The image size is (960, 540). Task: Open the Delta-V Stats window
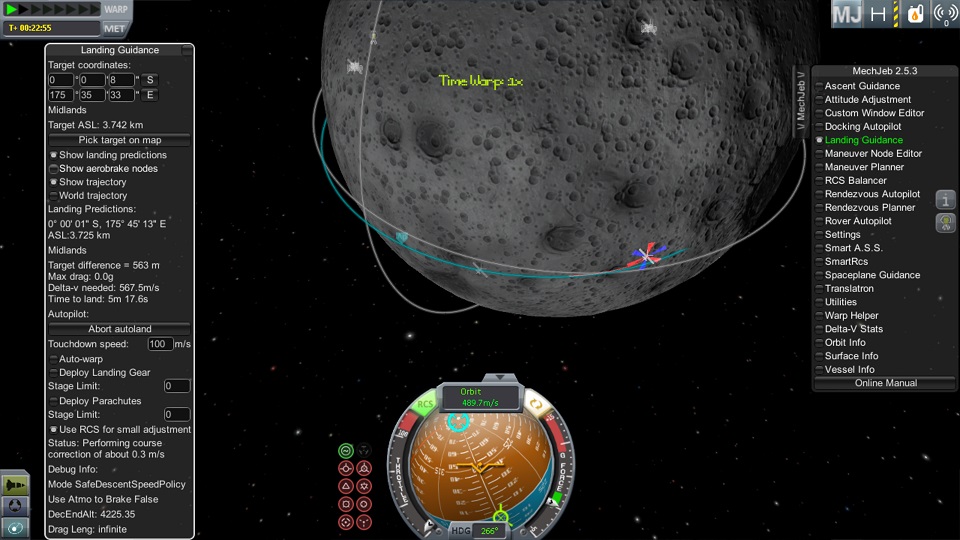(x=853, y=329)
